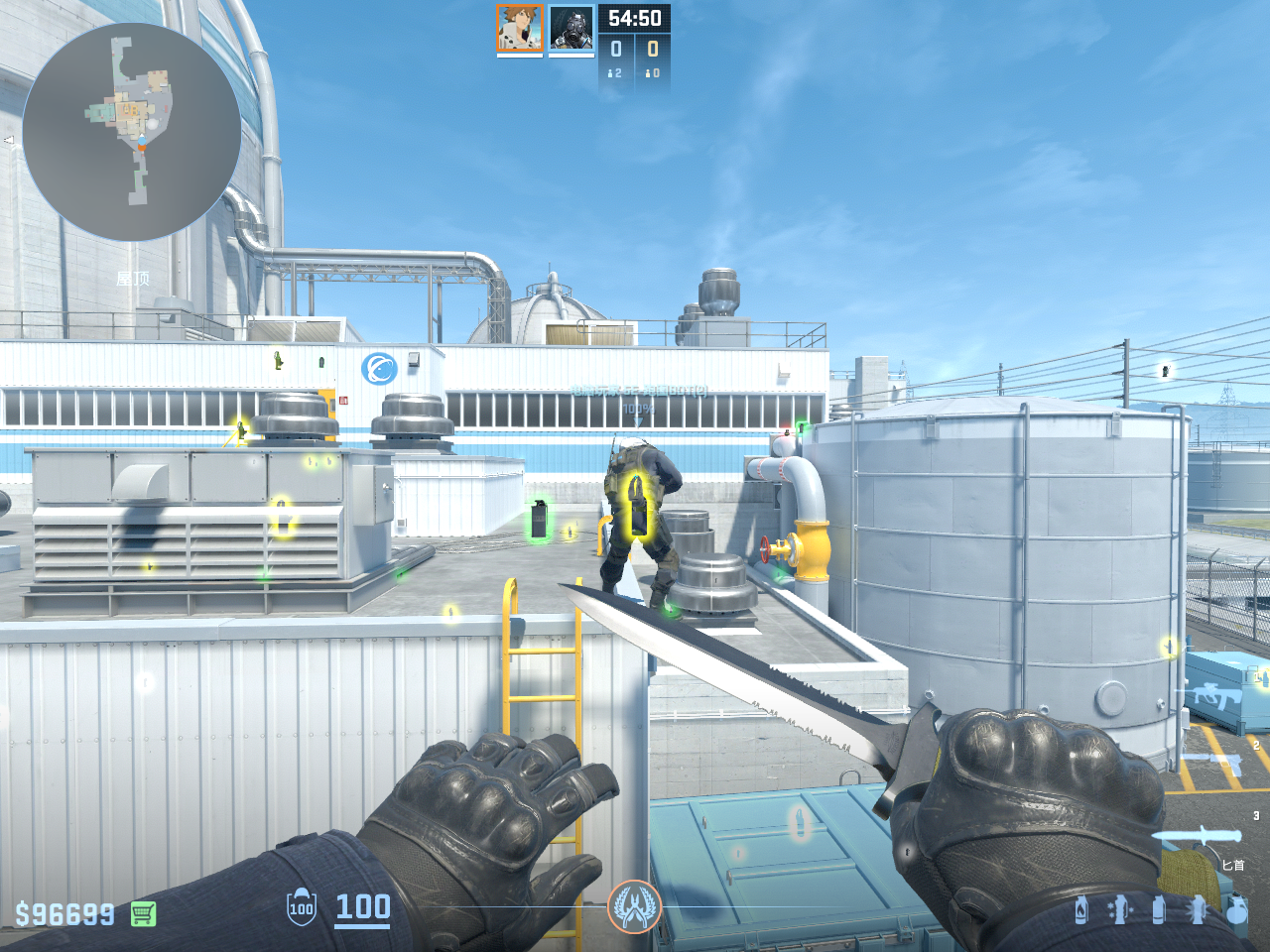The width and height of the screenshot is (1270, 952).
Task: Open the buy menu cart icon
Action: click(143, 913)
